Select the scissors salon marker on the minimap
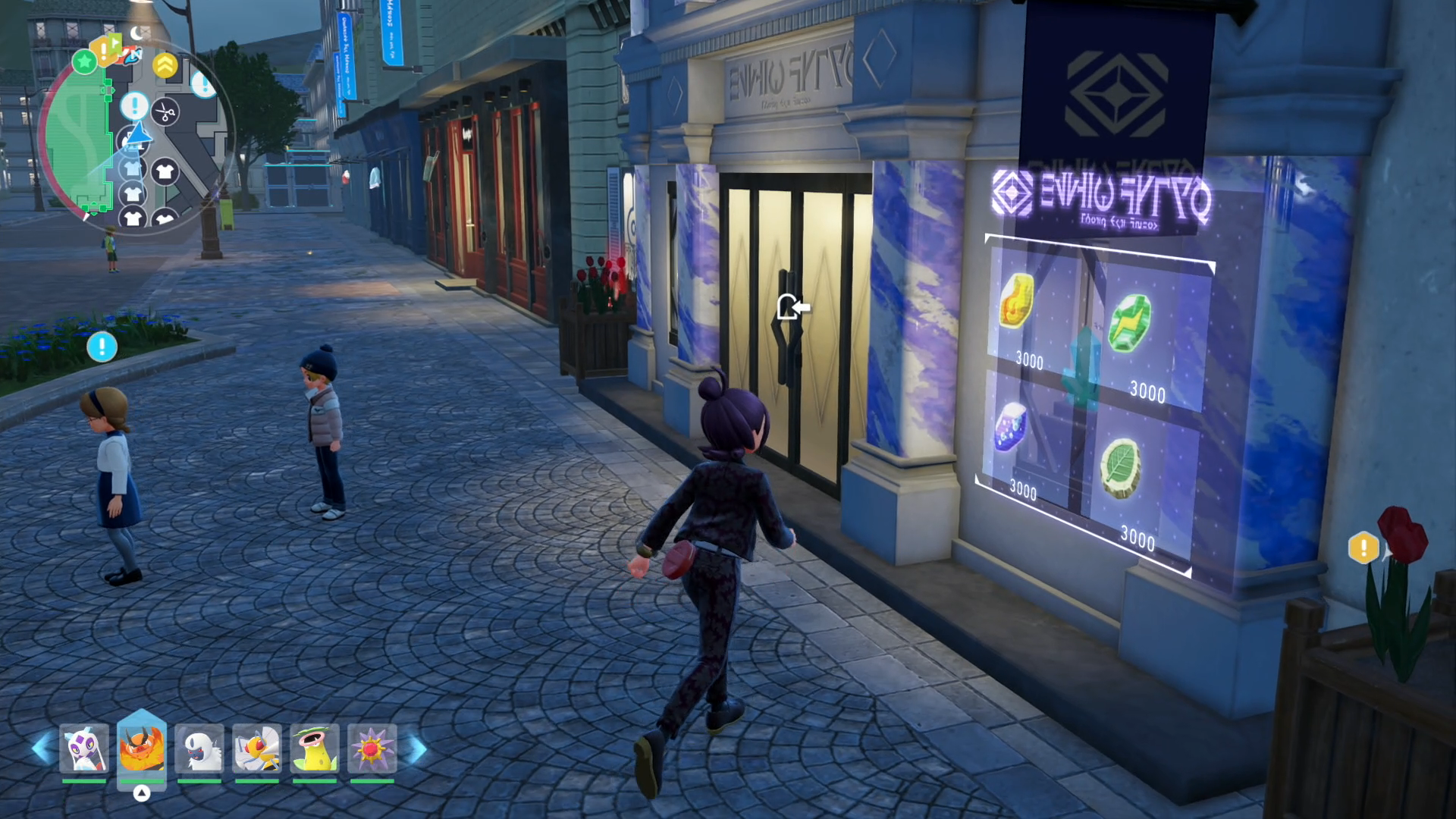Screen dimensions: 1456x819 pos(165,113)
